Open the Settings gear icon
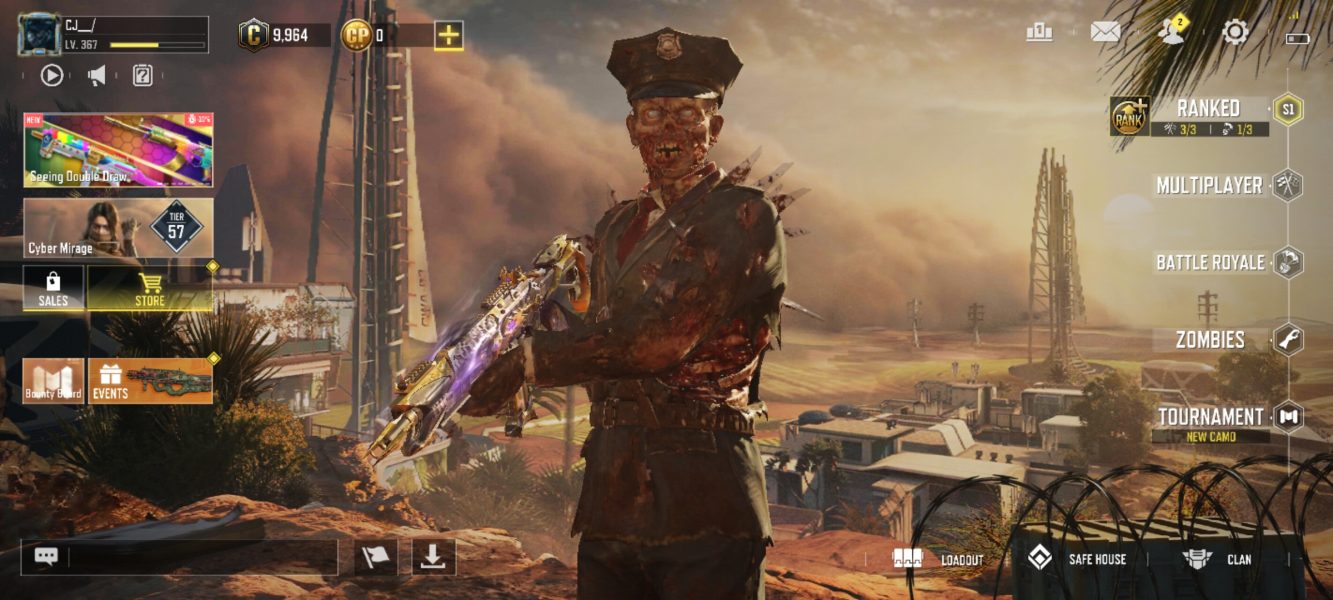 pos(1235,32)
